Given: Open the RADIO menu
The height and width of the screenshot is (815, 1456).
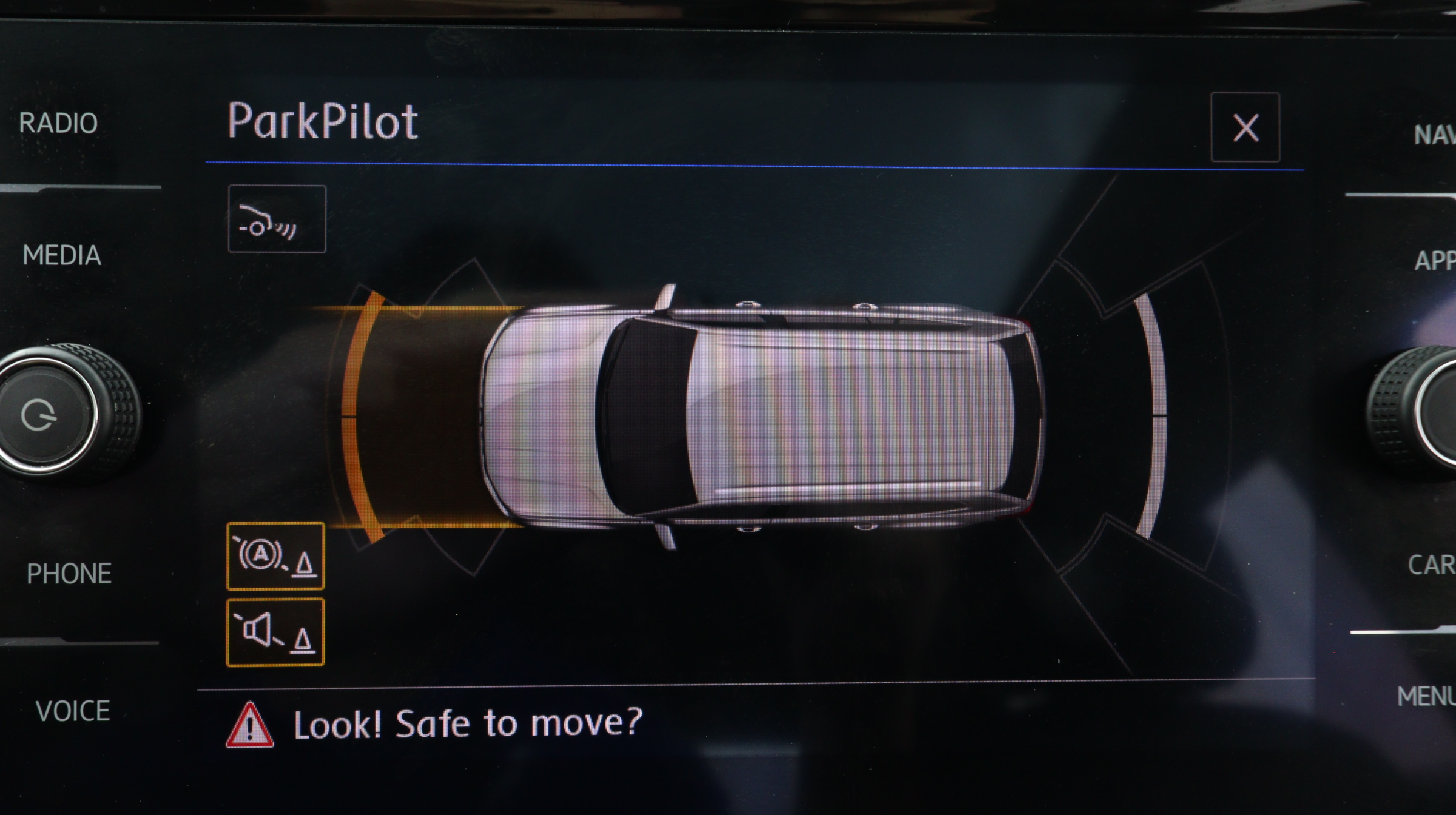Looking at the screenshot, I should (58, 124).
